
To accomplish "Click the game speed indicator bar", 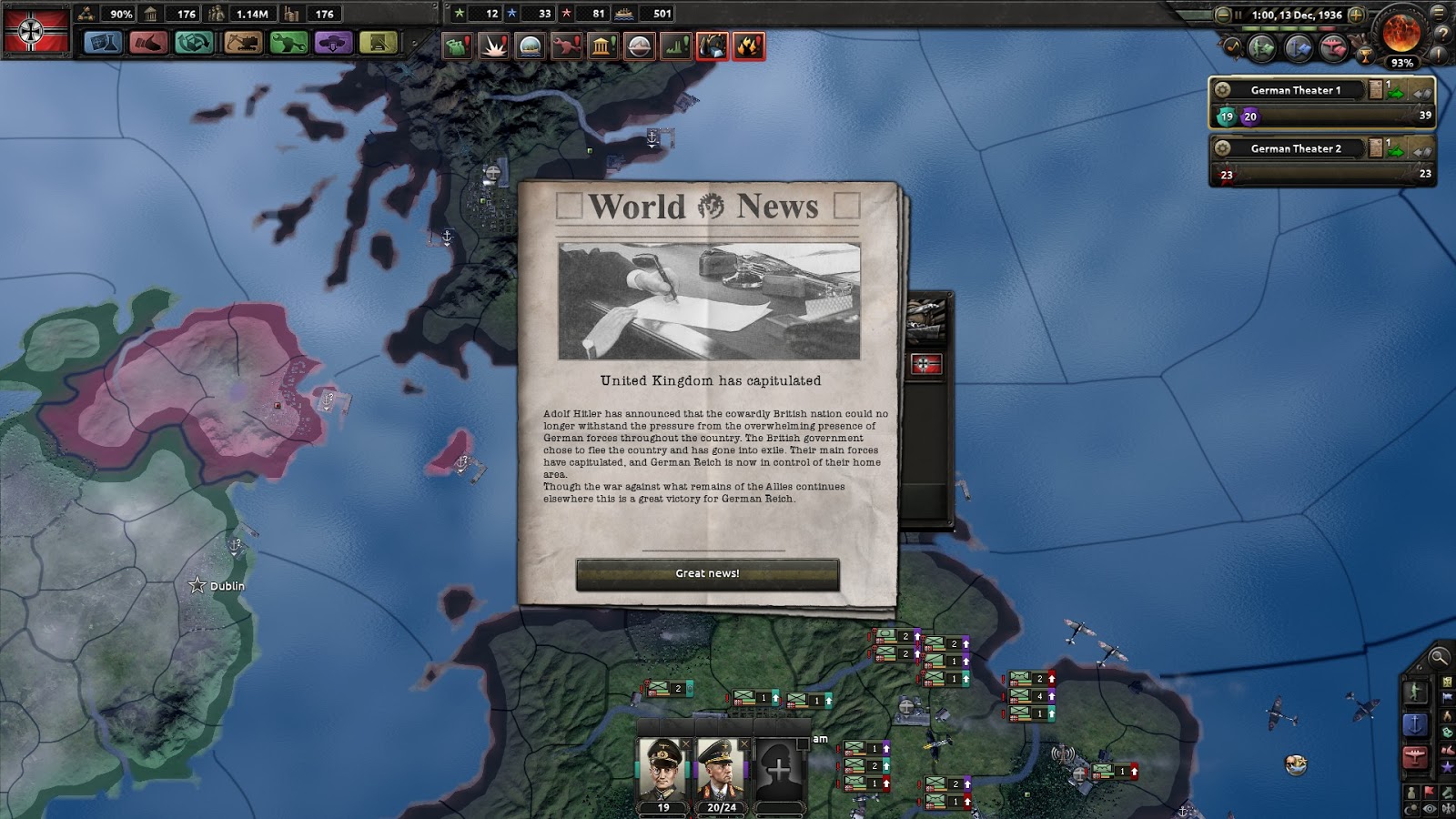I will pyautogui.click(x=1289, y=27).
